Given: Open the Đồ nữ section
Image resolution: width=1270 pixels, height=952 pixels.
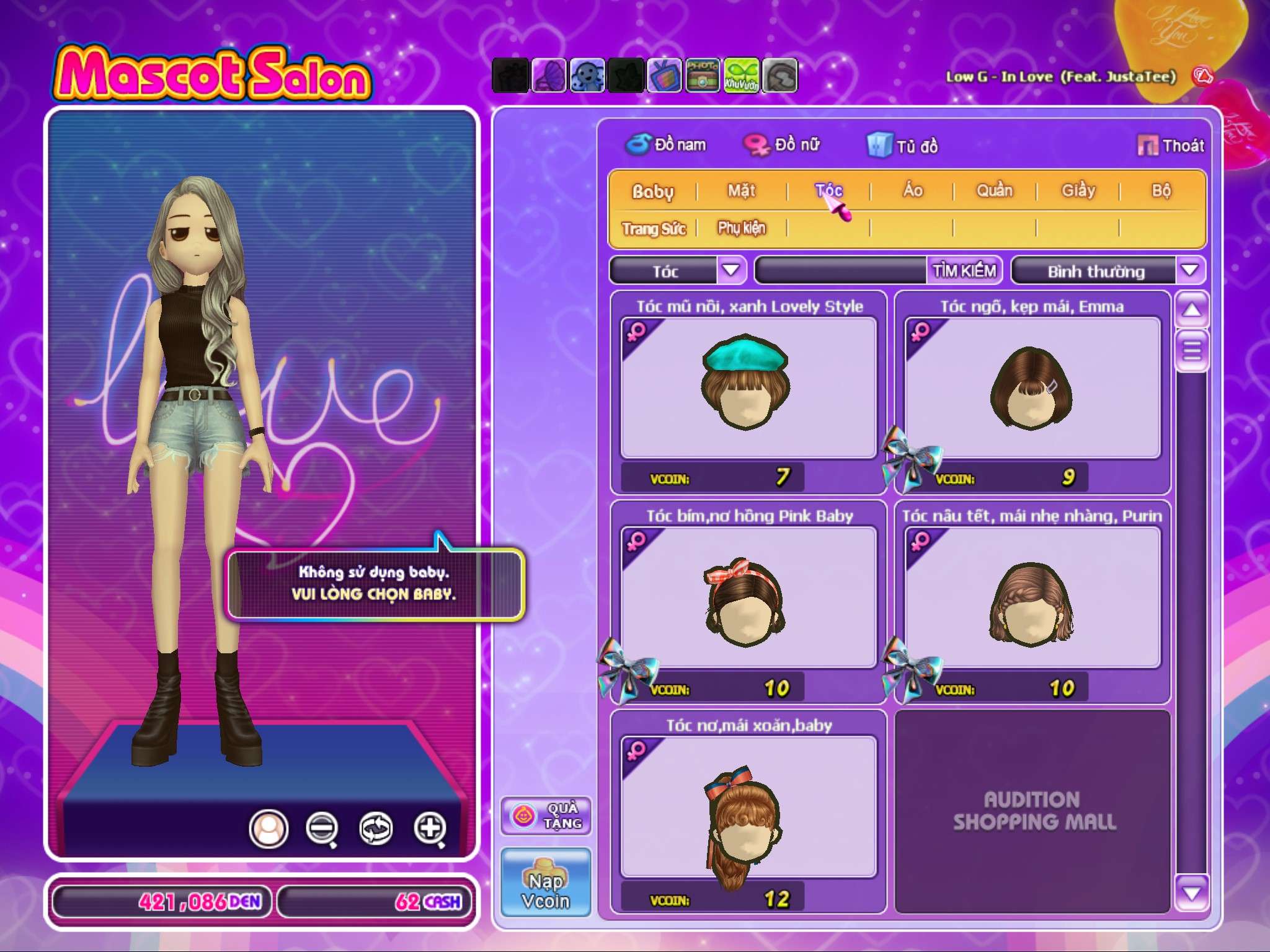Looking at the screenshot, I should pyautogui.click(x=783, y=145).
